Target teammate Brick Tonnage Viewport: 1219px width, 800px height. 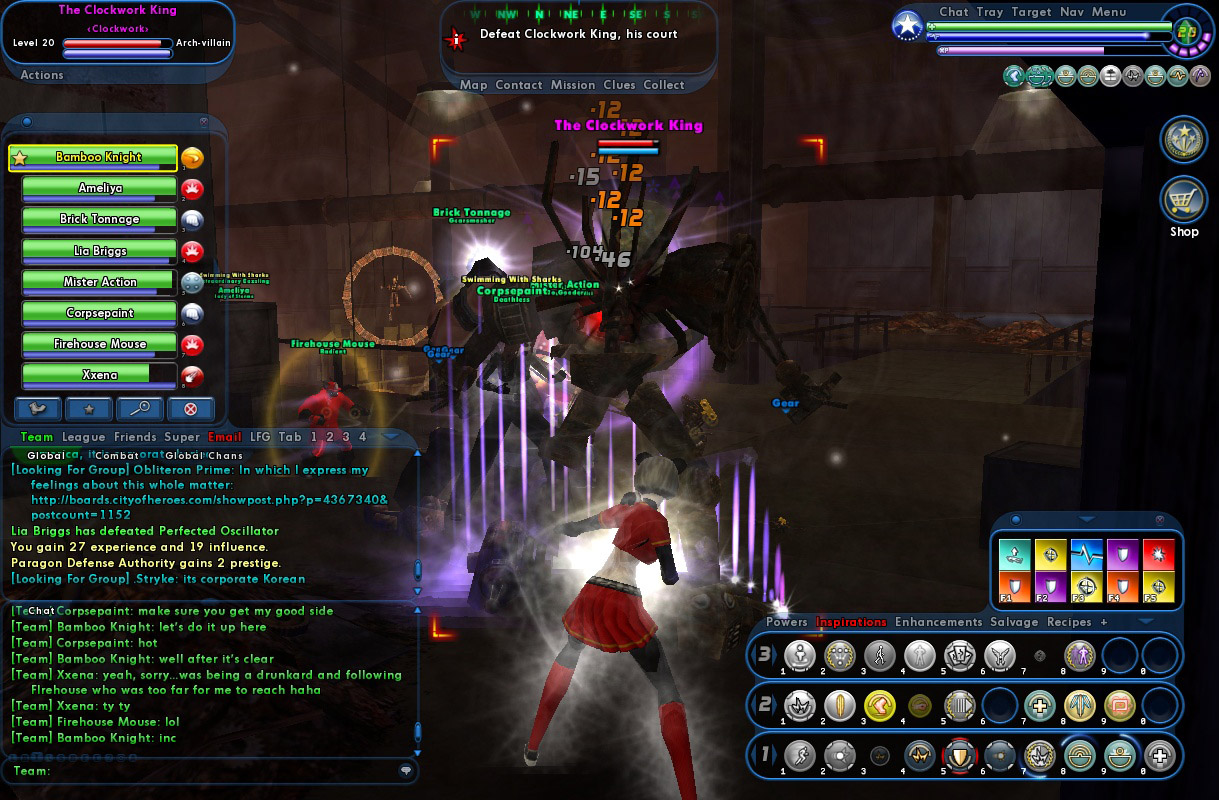click(x=99, y=219)
